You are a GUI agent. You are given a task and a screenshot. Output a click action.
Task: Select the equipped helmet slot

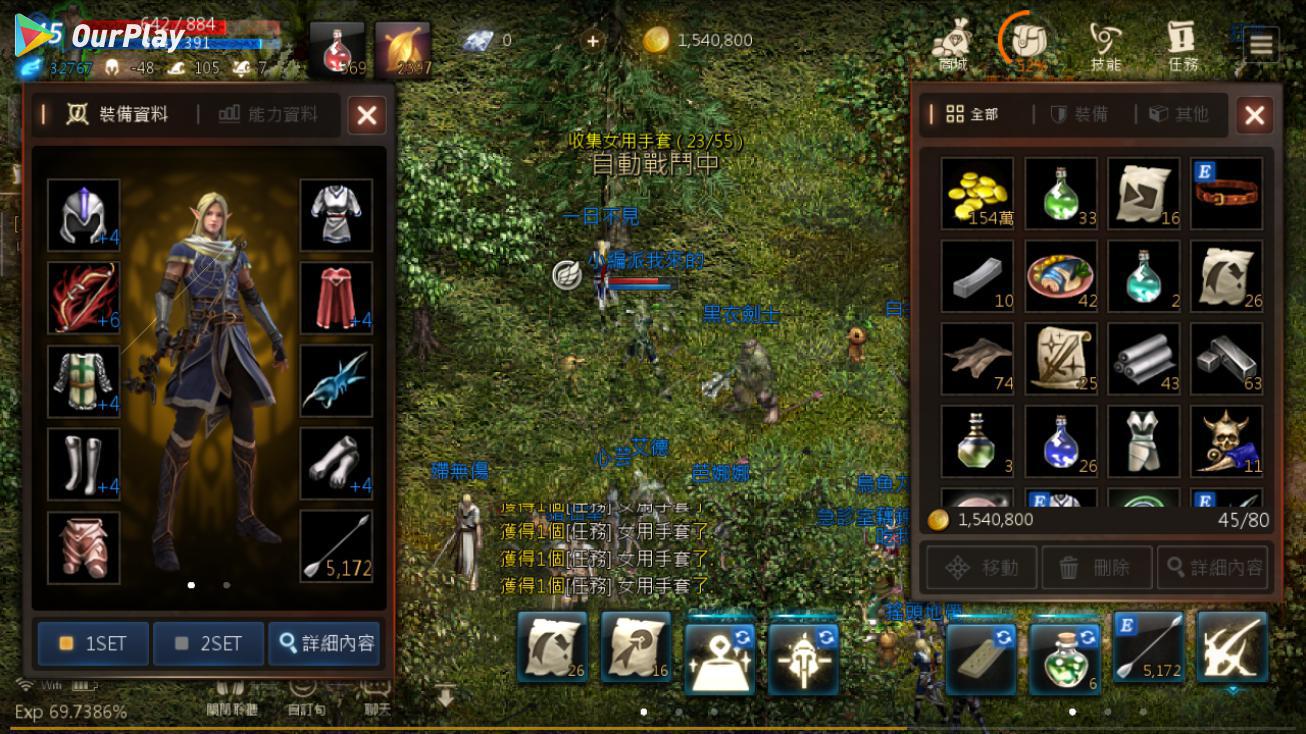click(83, 215)
